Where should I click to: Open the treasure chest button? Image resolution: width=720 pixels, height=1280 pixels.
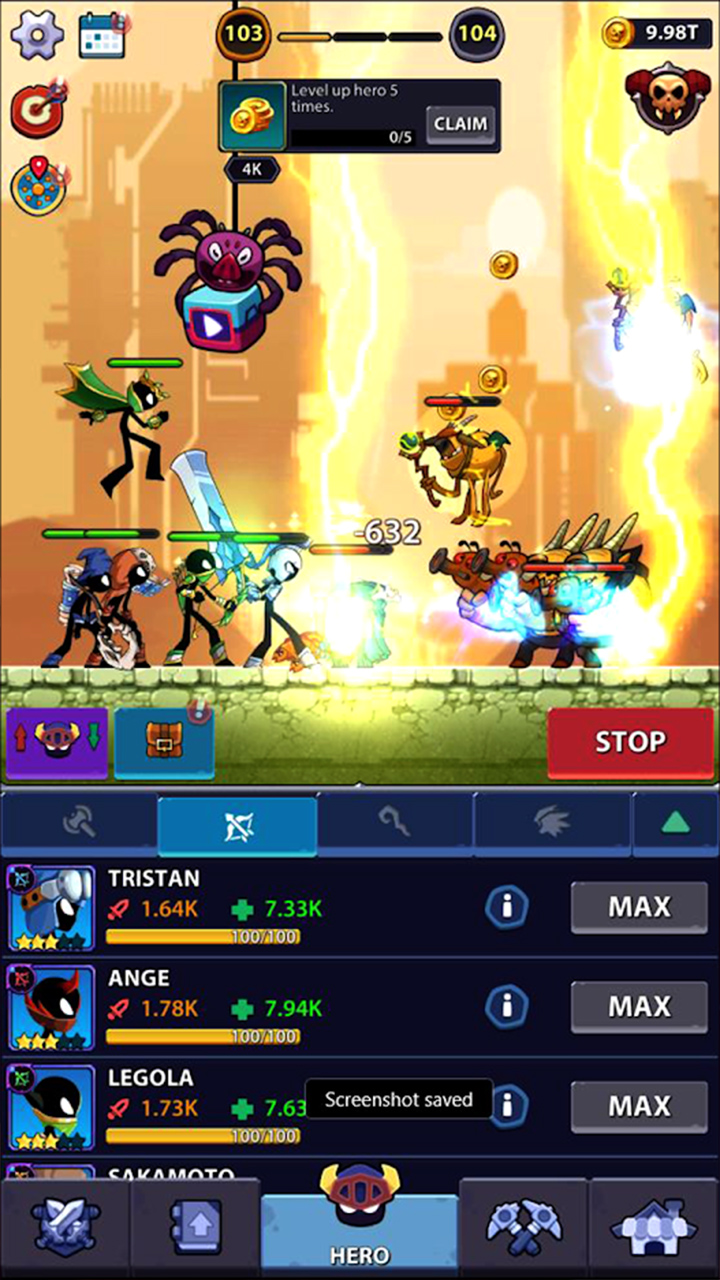[164, 742]
